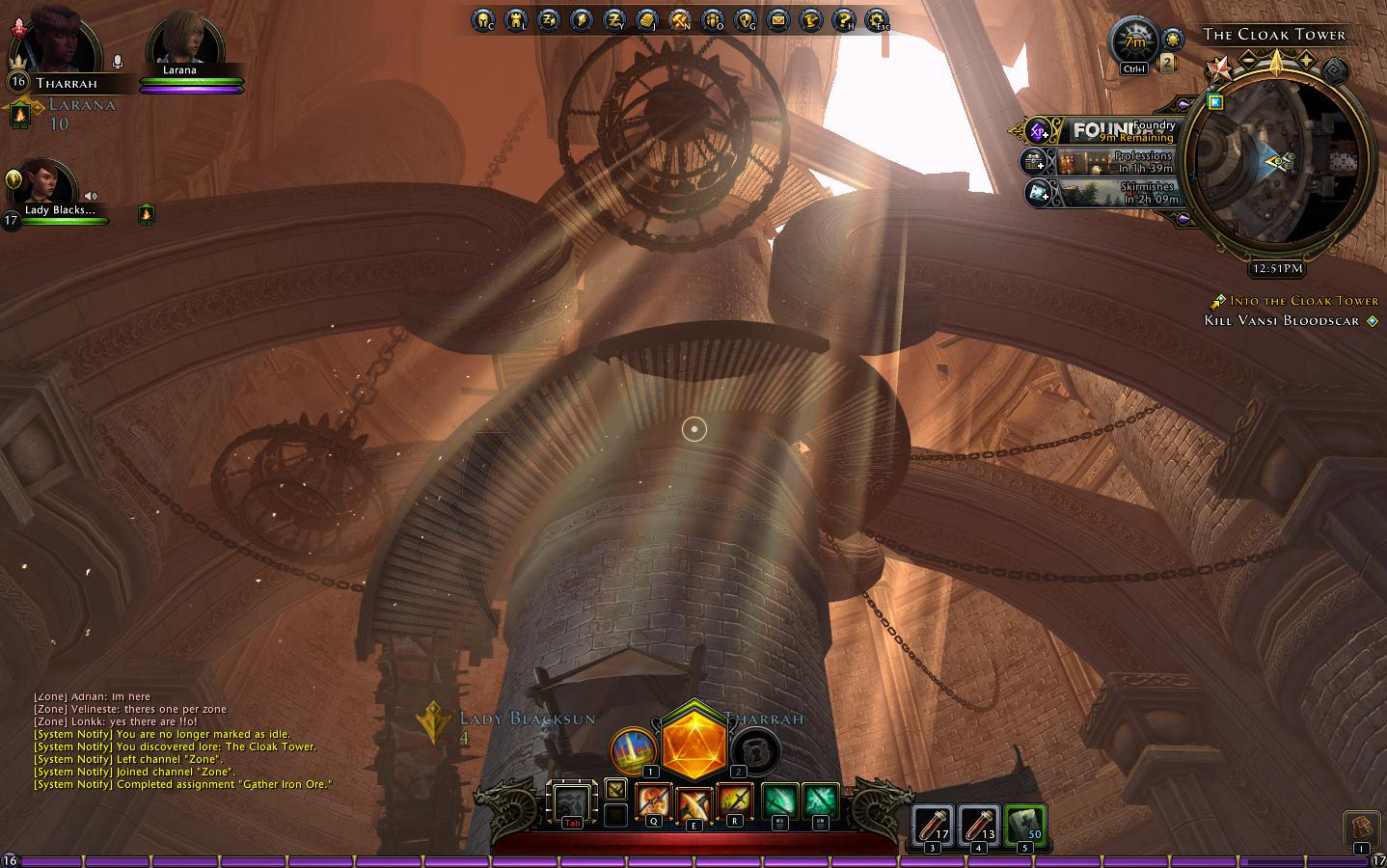This screenshot has width=1387, height=868.
Task: Open the help question mark menu
Action: point(843,19)
